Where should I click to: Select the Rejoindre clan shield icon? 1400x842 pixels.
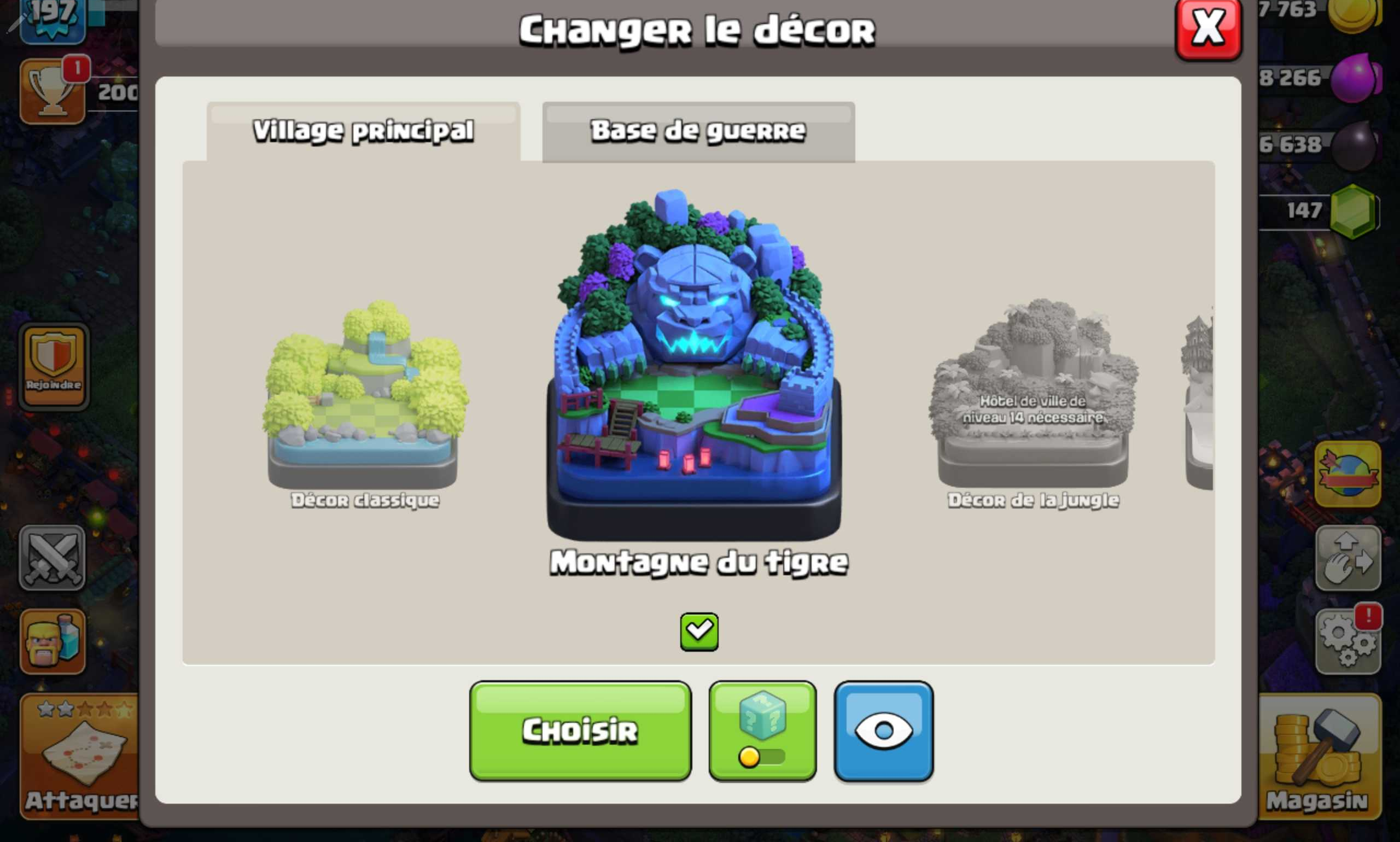point(53,366)
